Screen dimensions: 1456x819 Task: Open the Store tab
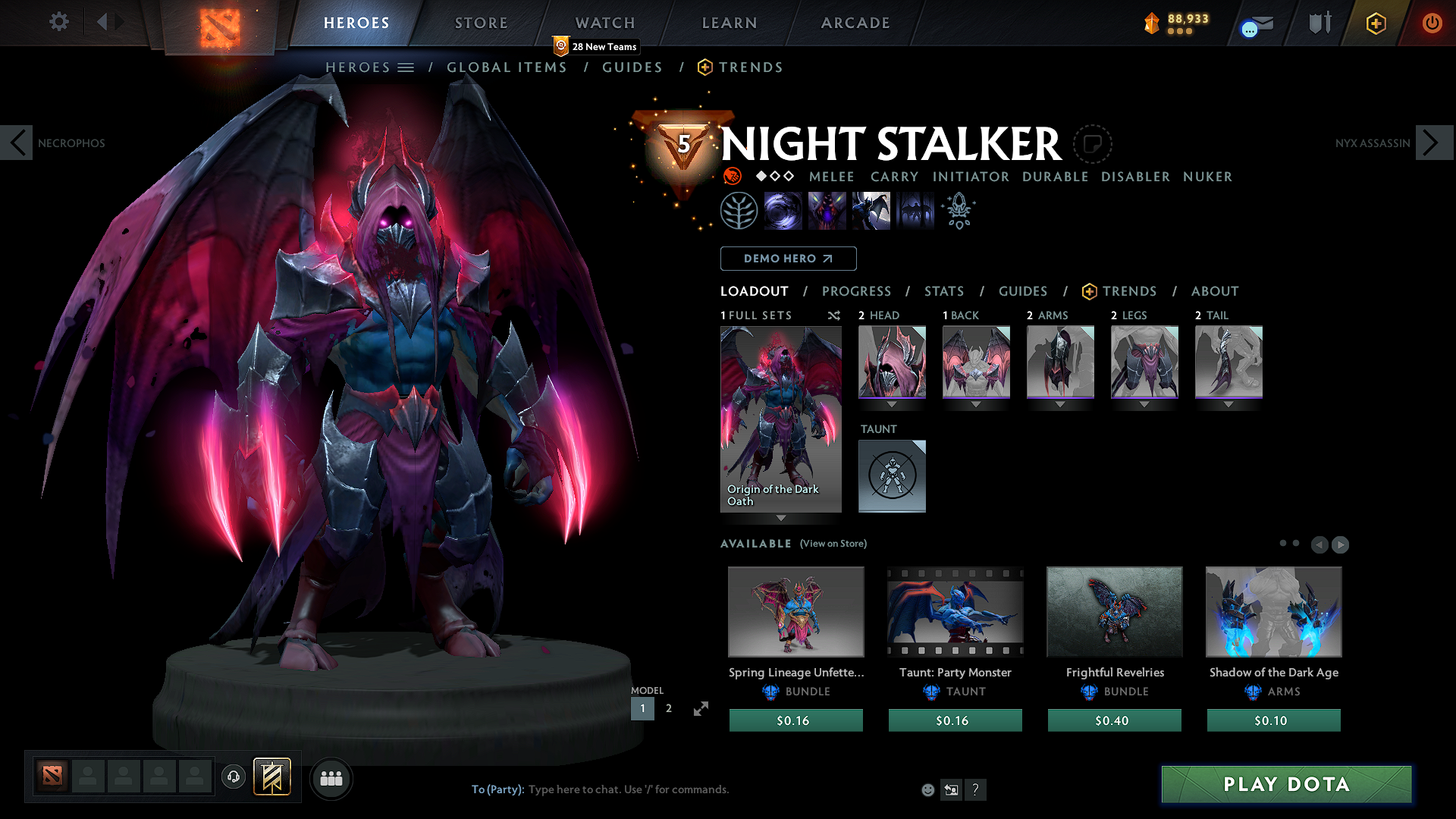(x=481, y=23)
